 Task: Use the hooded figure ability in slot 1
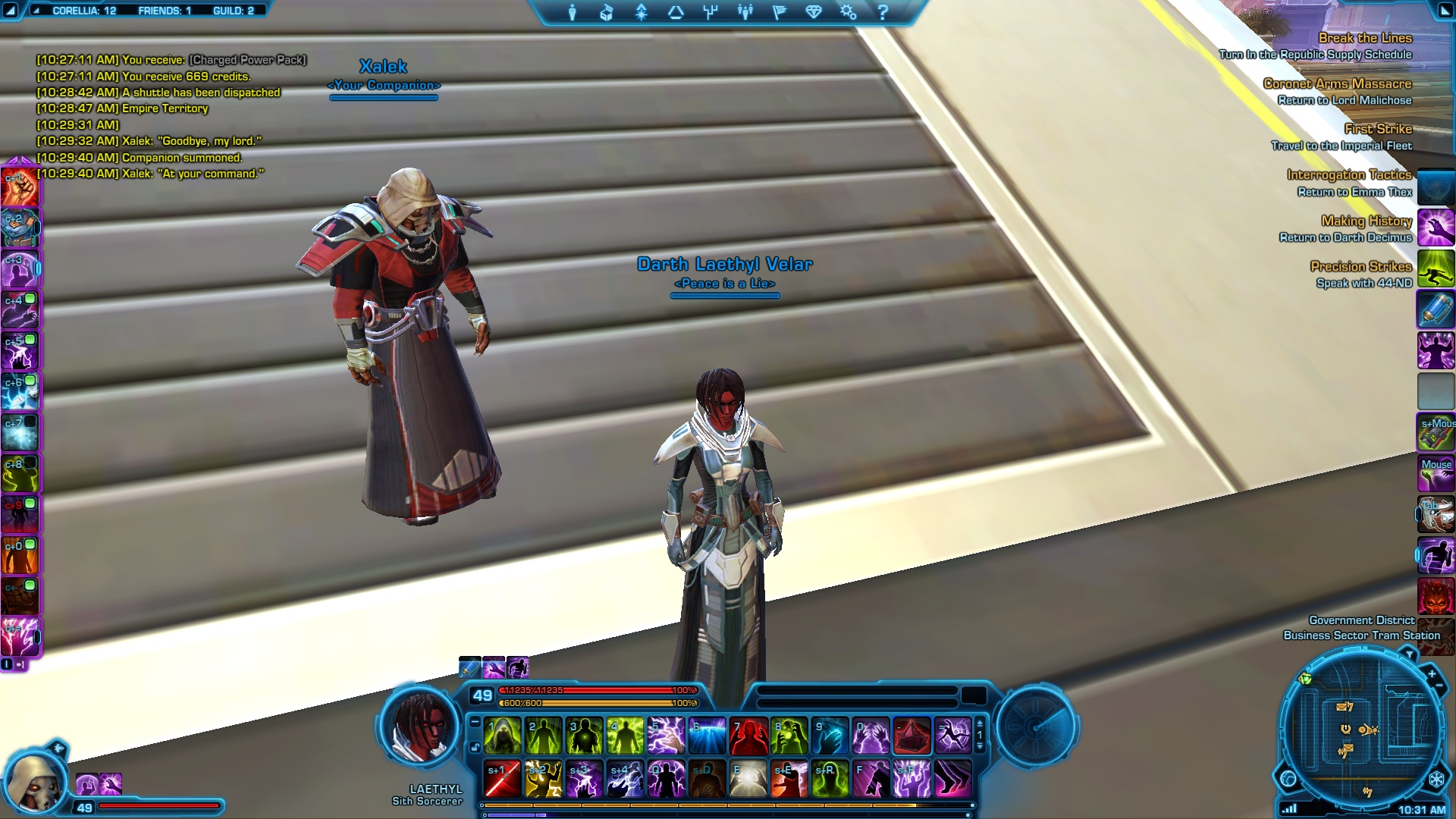click(503, 736)
